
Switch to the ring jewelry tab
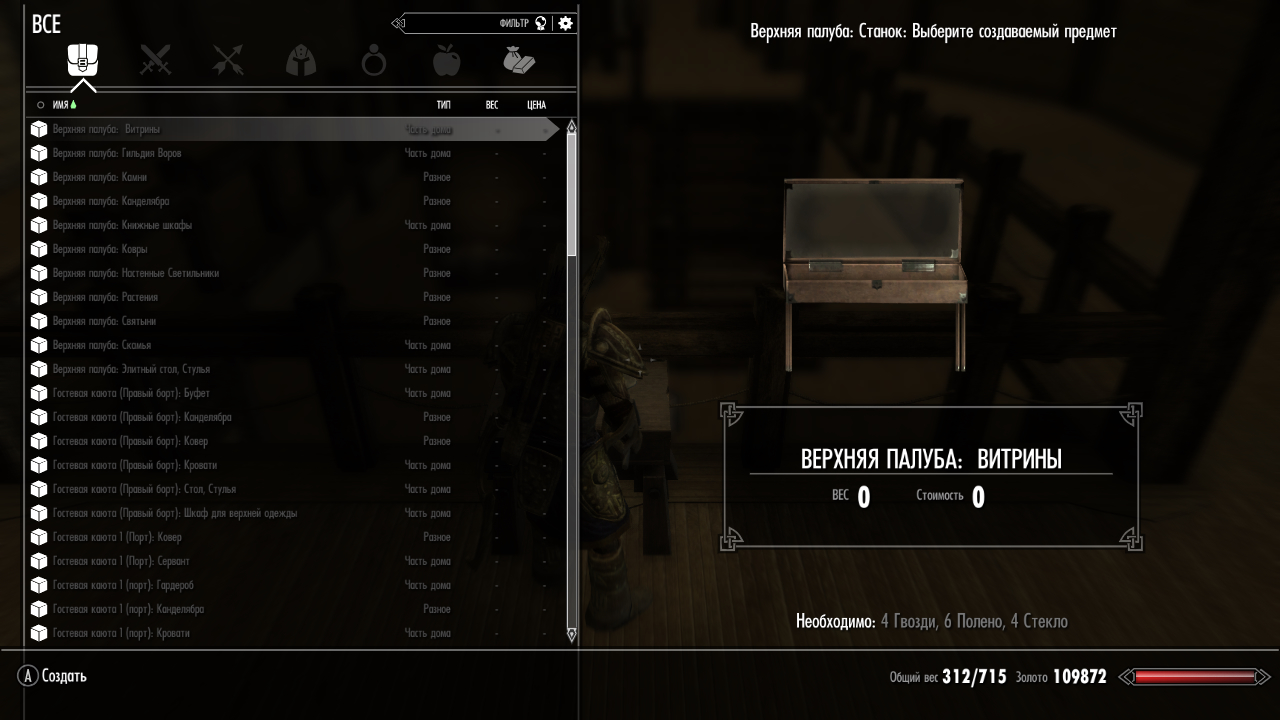[x=374, y=62]
